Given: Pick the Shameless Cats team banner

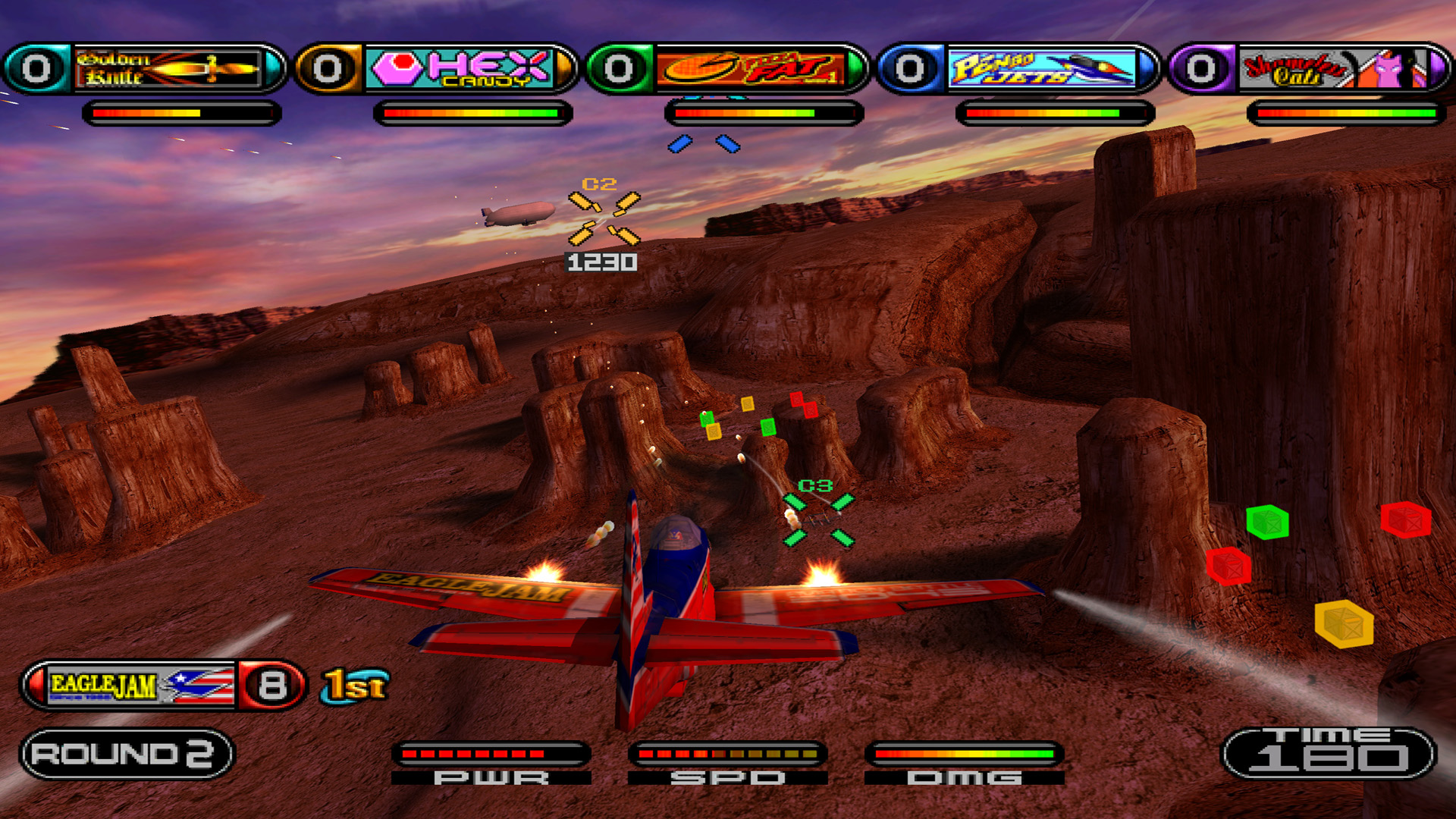Looking at the screenshot, I should click(1333, 69).
